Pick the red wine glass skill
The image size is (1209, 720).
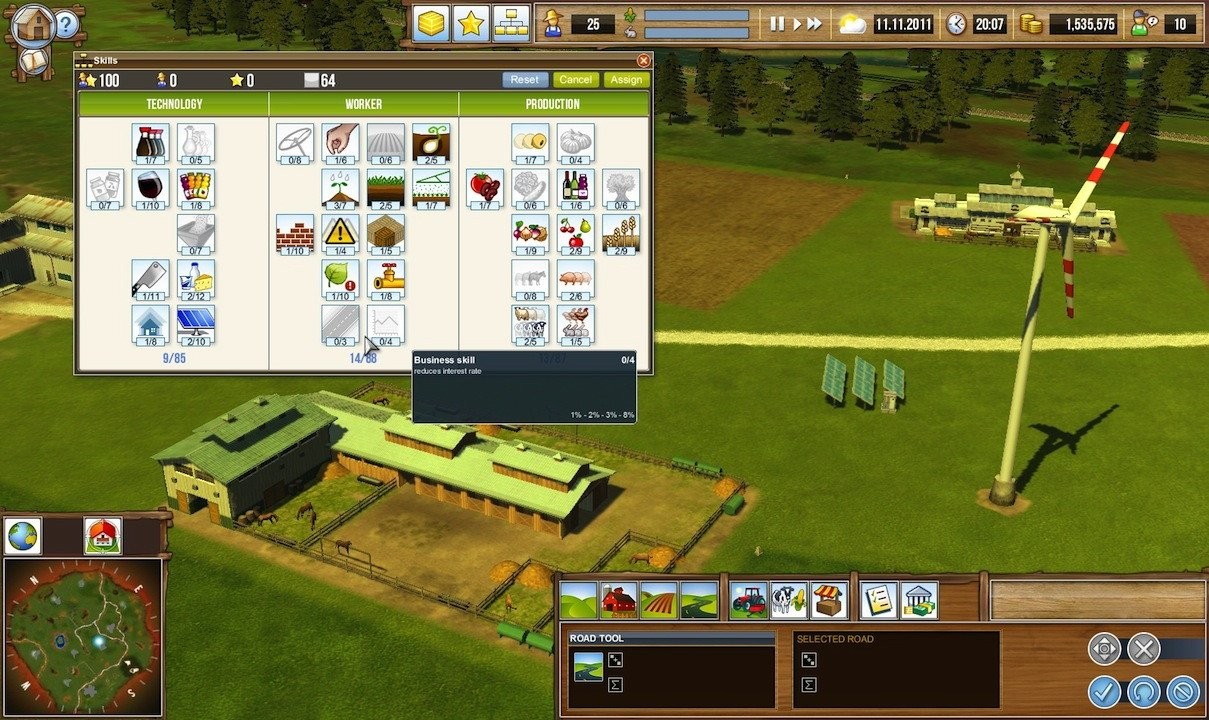pos(150,188)
